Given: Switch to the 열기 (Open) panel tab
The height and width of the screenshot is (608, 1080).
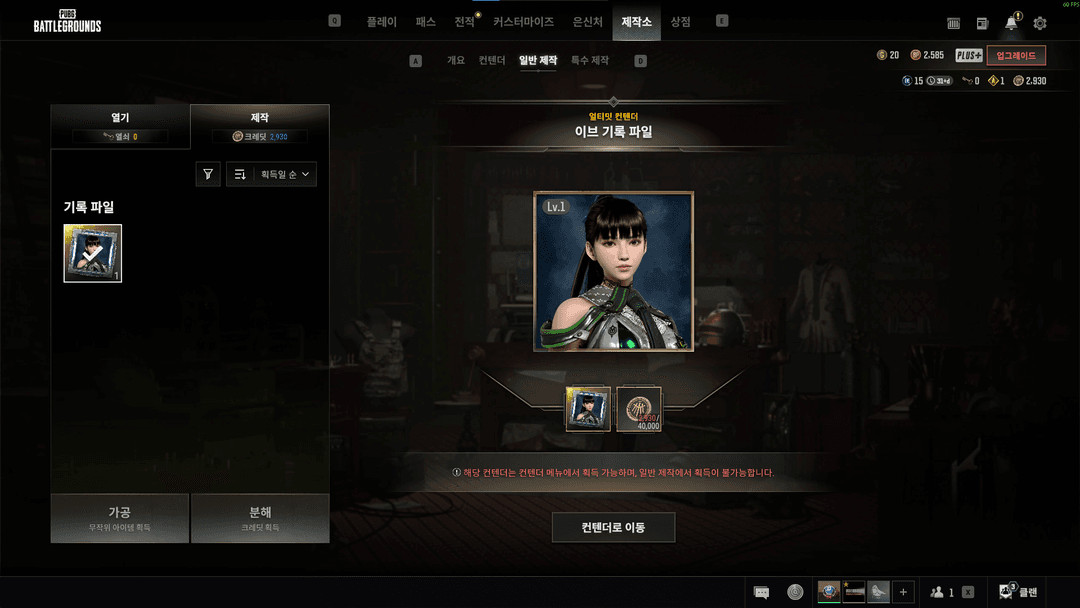Looking at the screenshot, I should point(120,126).
